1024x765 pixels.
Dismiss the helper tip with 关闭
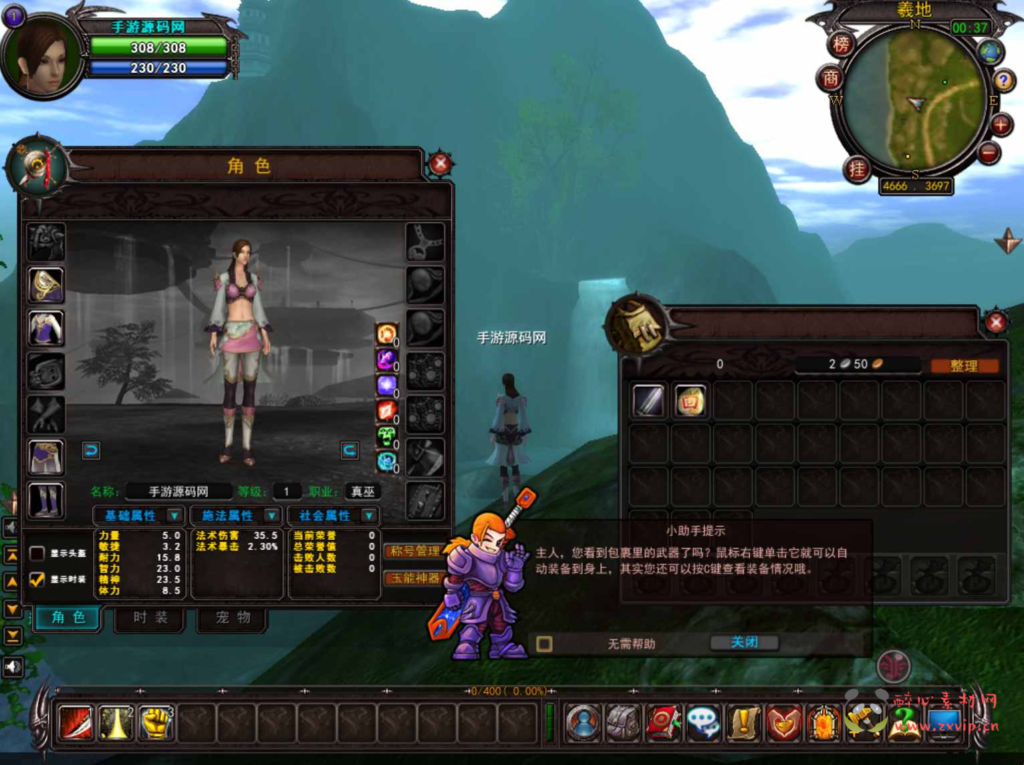pos(743,643)
